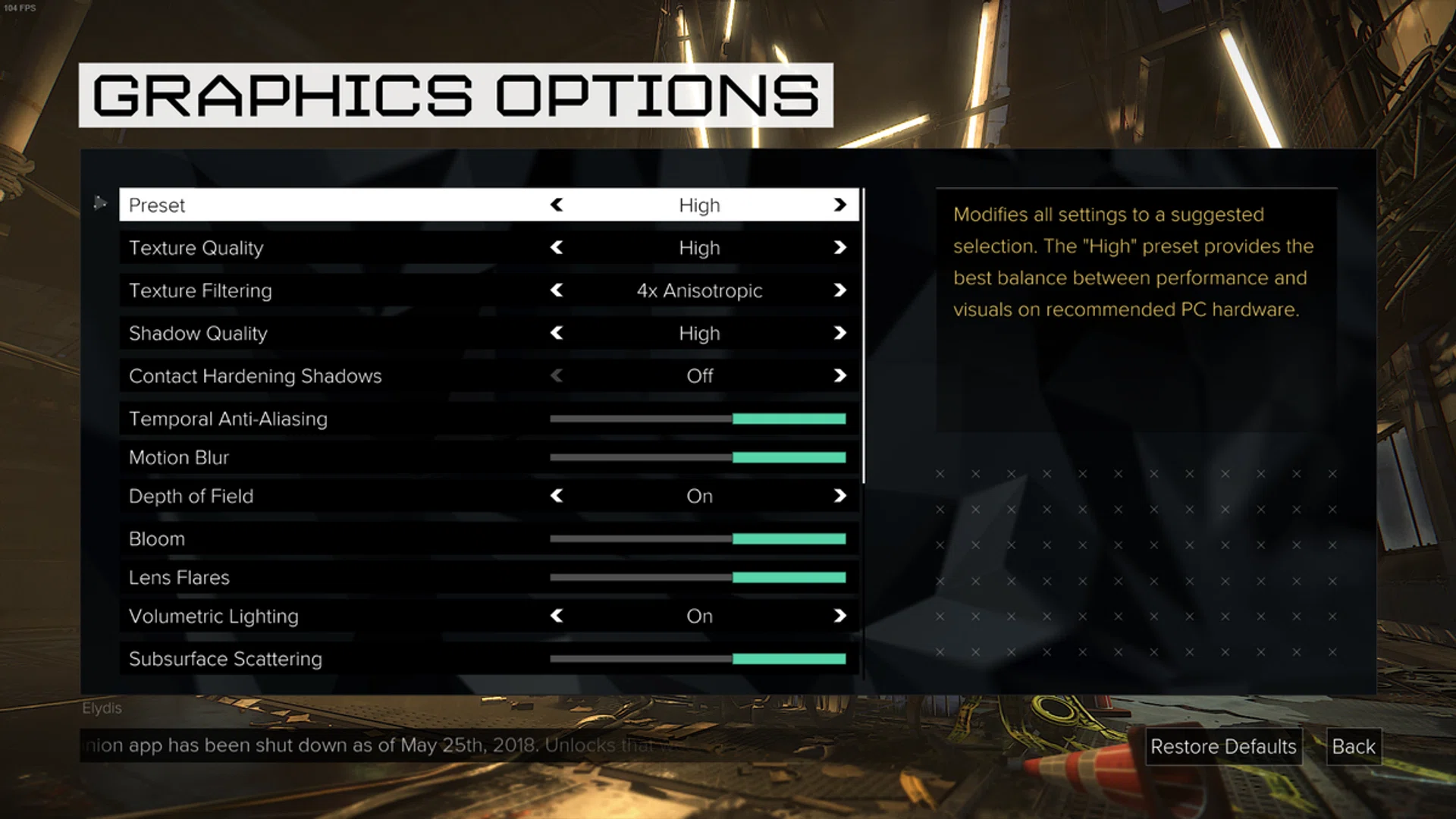Image resolution: width=1456 pixels, height=819 pixels.
Task: Increase Shadow Quality with right arrow
Action: pos(839,333)
